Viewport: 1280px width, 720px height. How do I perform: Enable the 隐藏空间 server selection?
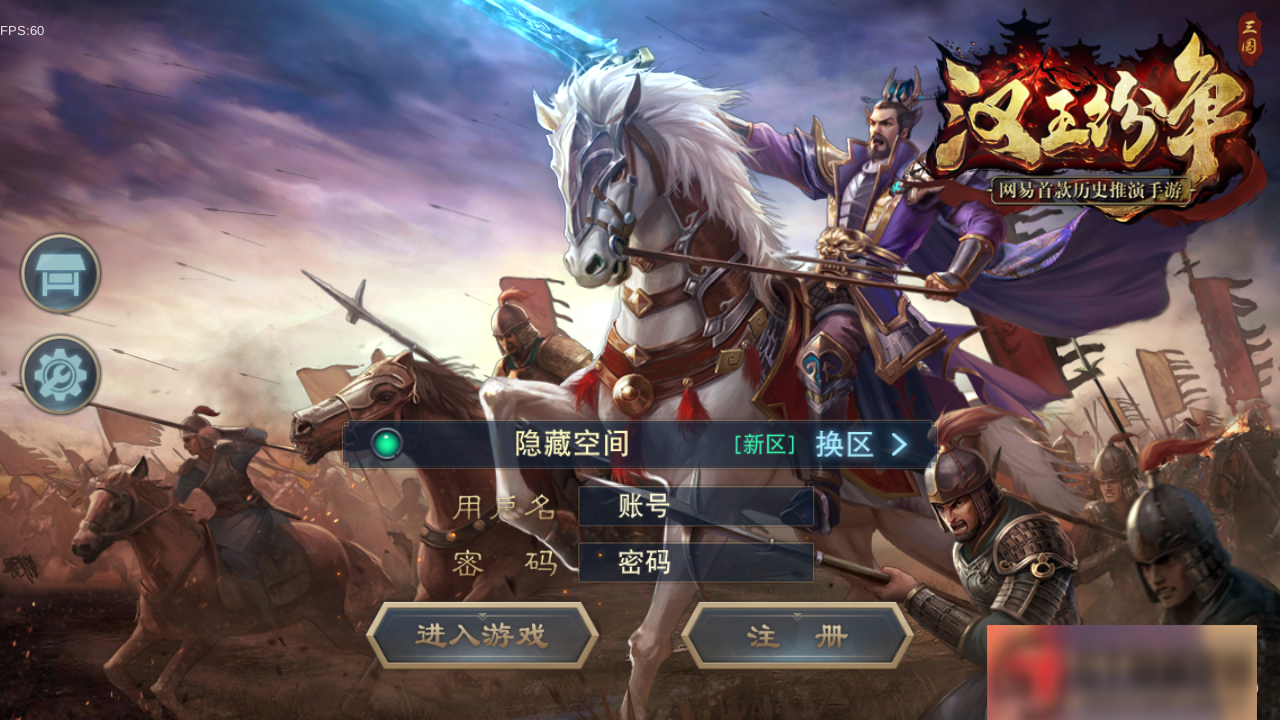570,443
